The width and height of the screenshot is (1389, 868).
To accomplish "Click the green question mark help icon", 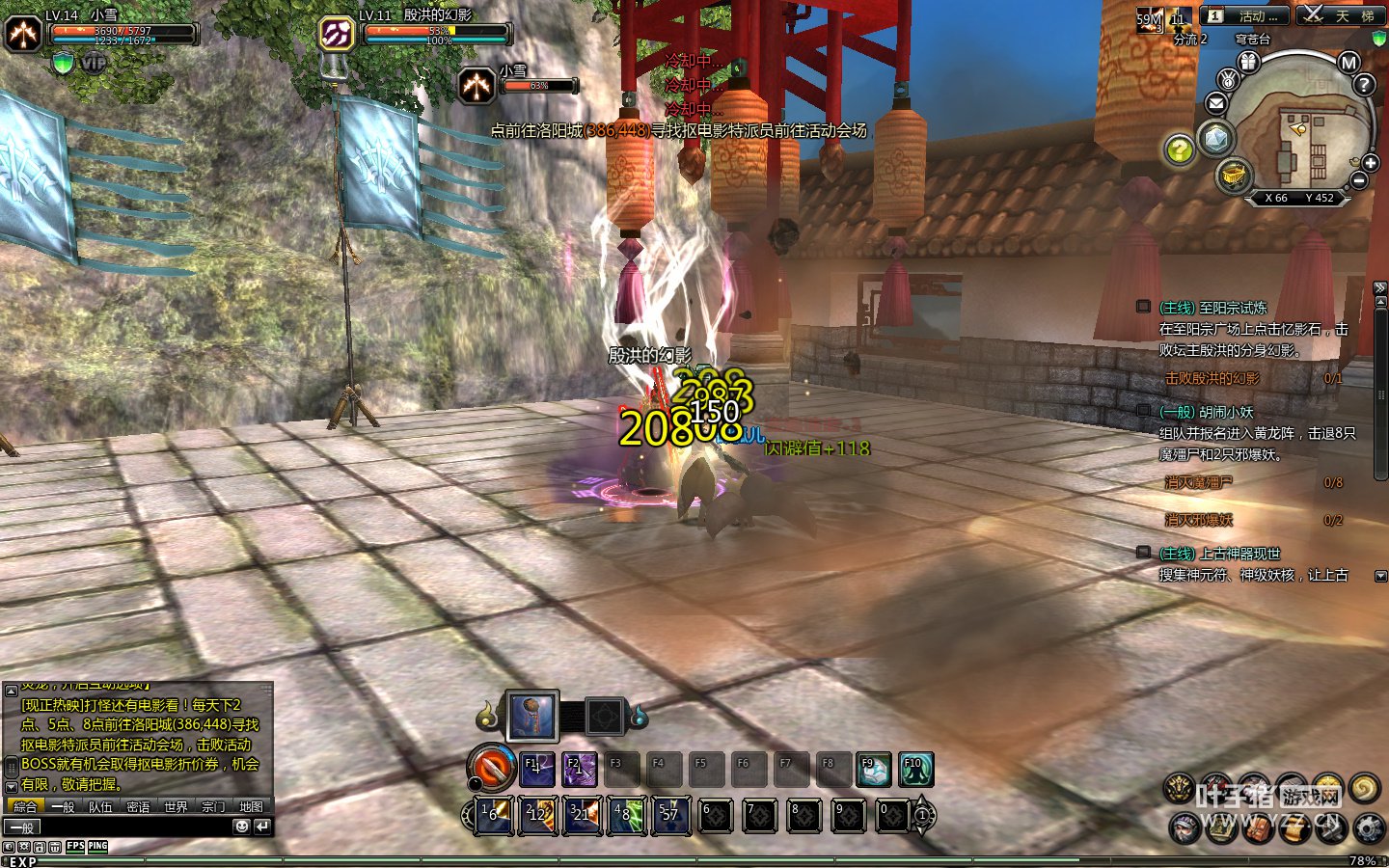I will tap(1179, 149).
